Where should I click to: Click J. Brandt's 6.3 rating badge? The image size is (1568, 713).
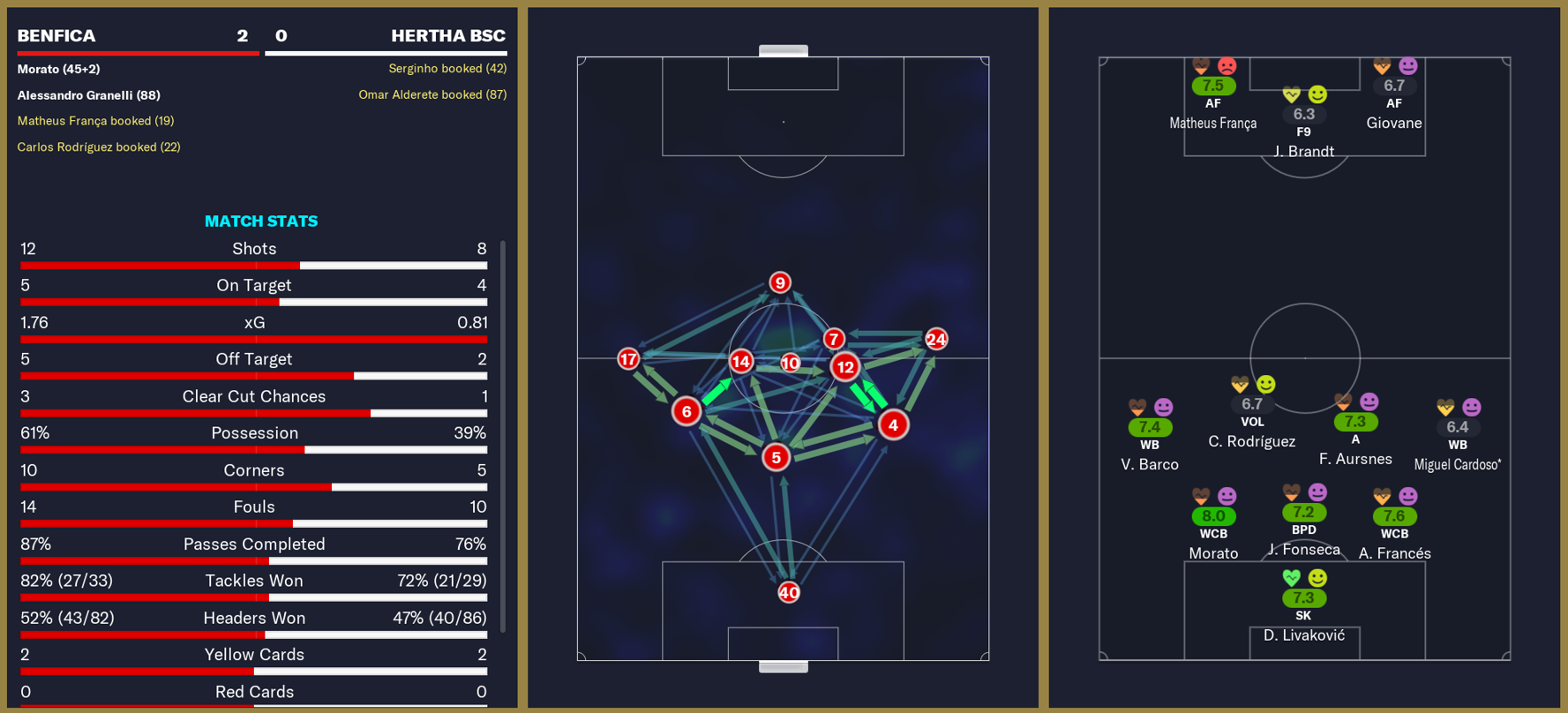(1304, 115)
